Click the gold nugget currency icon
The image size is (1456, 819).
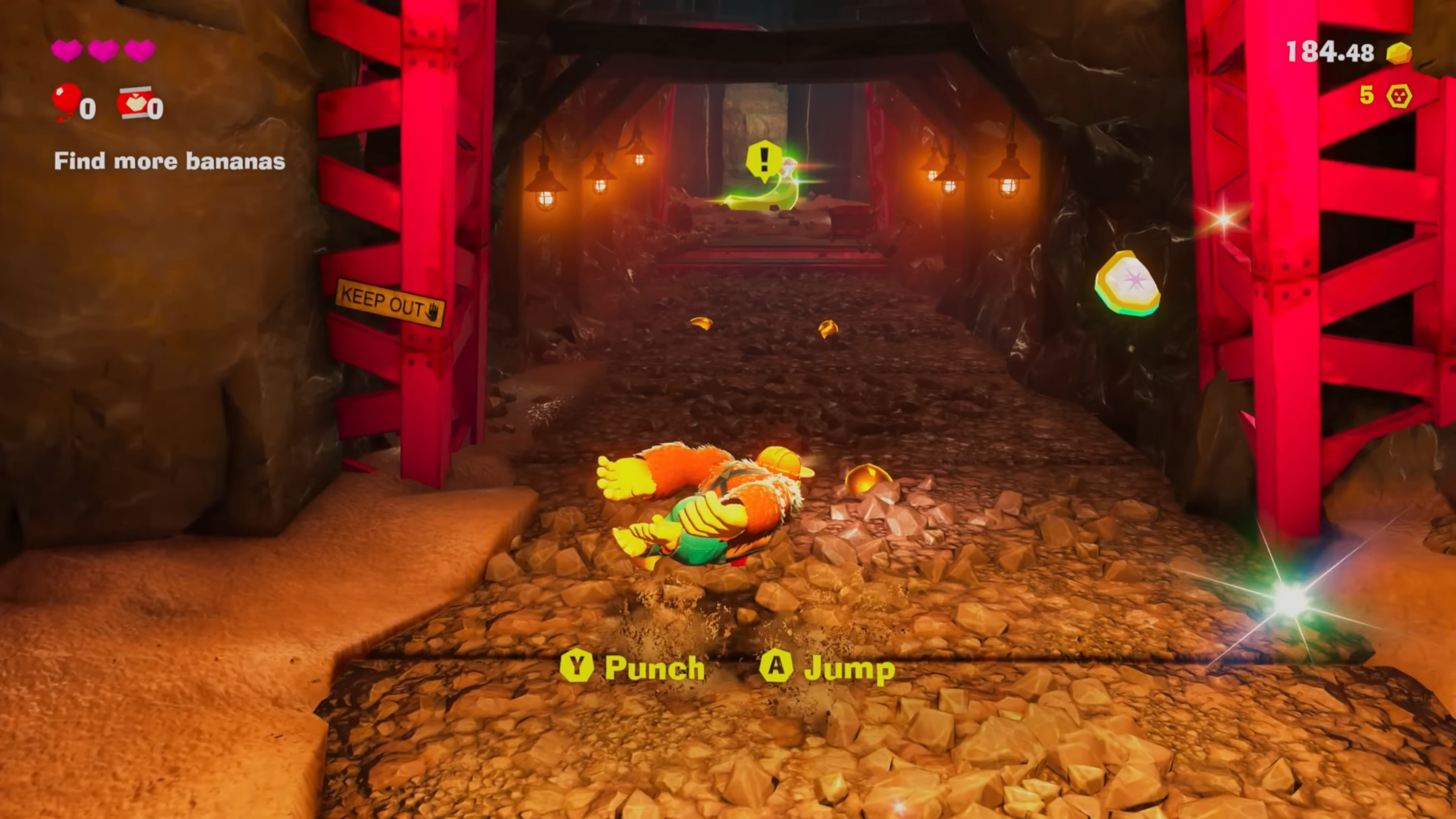[x=1399, y=53]
